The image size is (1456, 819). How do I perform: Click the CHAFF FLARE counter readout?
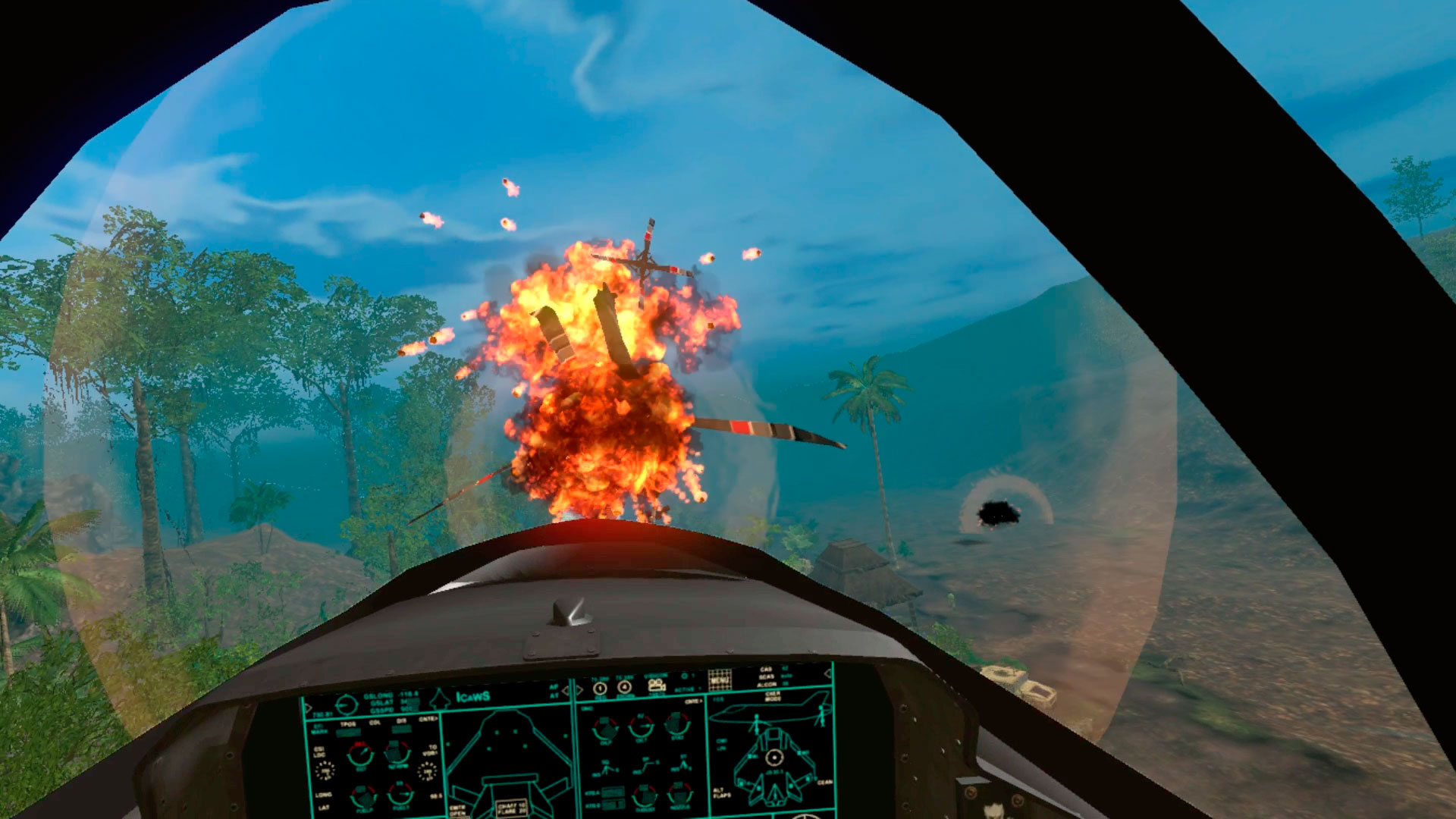click(512, 807)
